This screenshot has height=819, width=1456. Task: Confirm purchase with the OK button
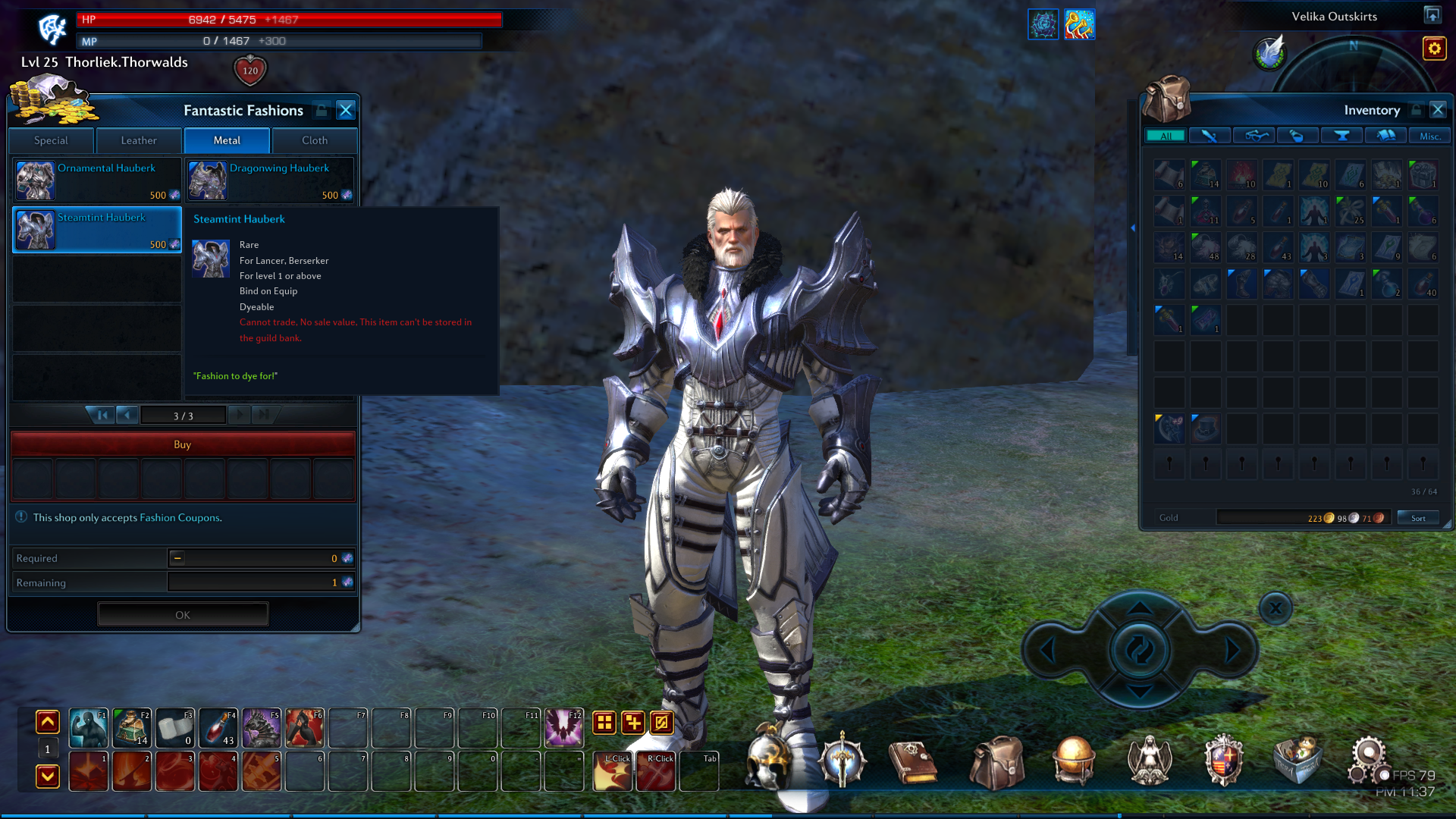[x=183, y=615]
